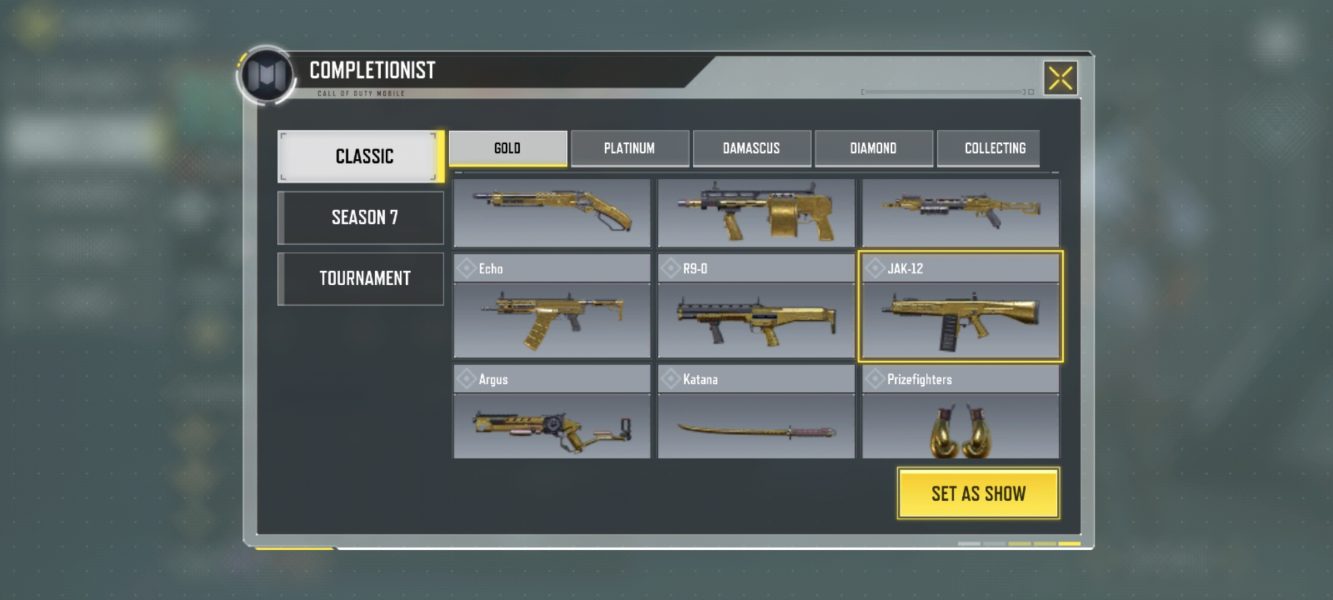Open the Damascus tab
1333x600 pixels.
751,148
